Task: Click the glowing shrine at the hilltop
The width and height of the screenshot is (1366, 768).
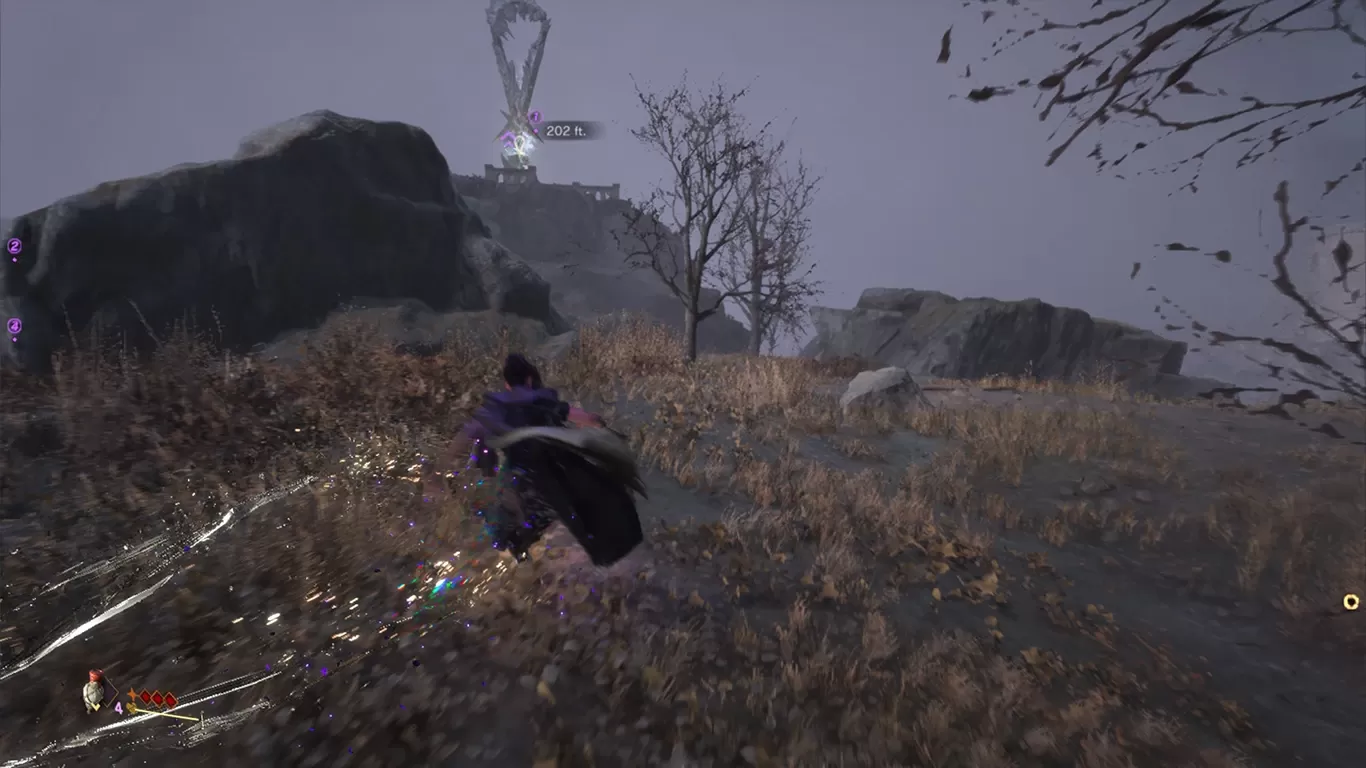Action: click(520, 146)
